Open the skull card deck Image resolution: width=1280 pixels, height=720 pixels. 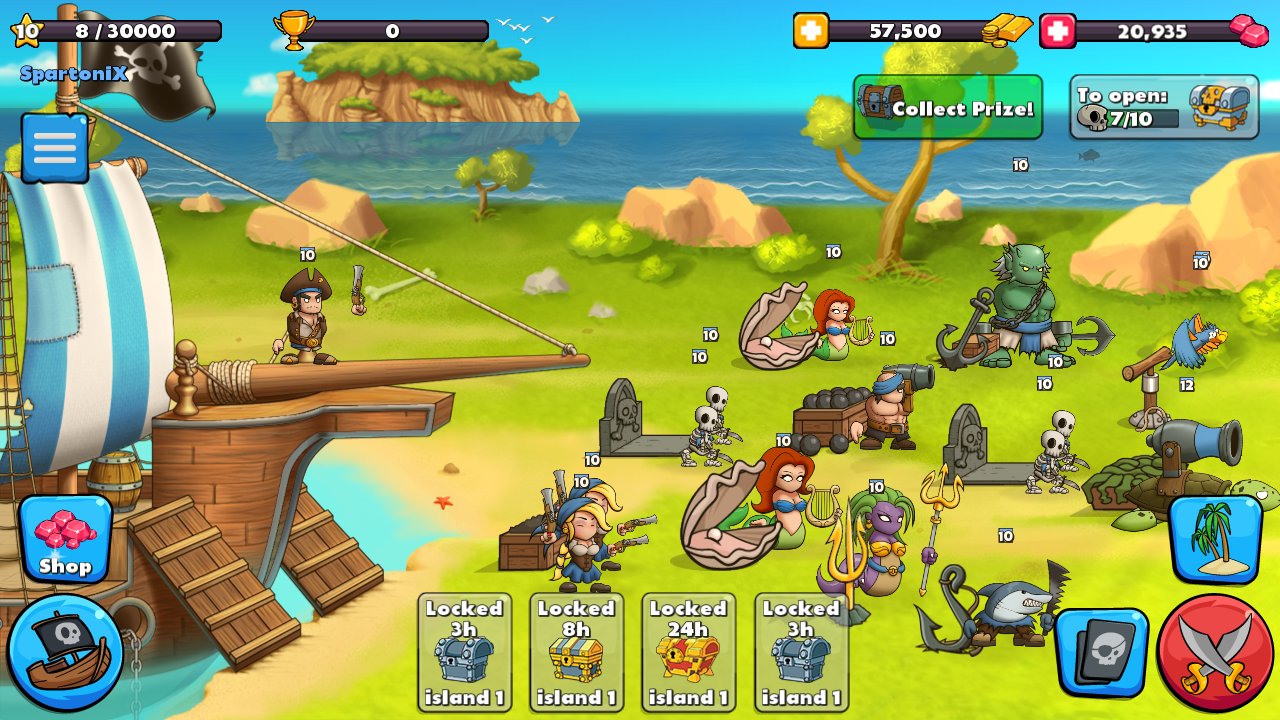(x=1102, y=652)
